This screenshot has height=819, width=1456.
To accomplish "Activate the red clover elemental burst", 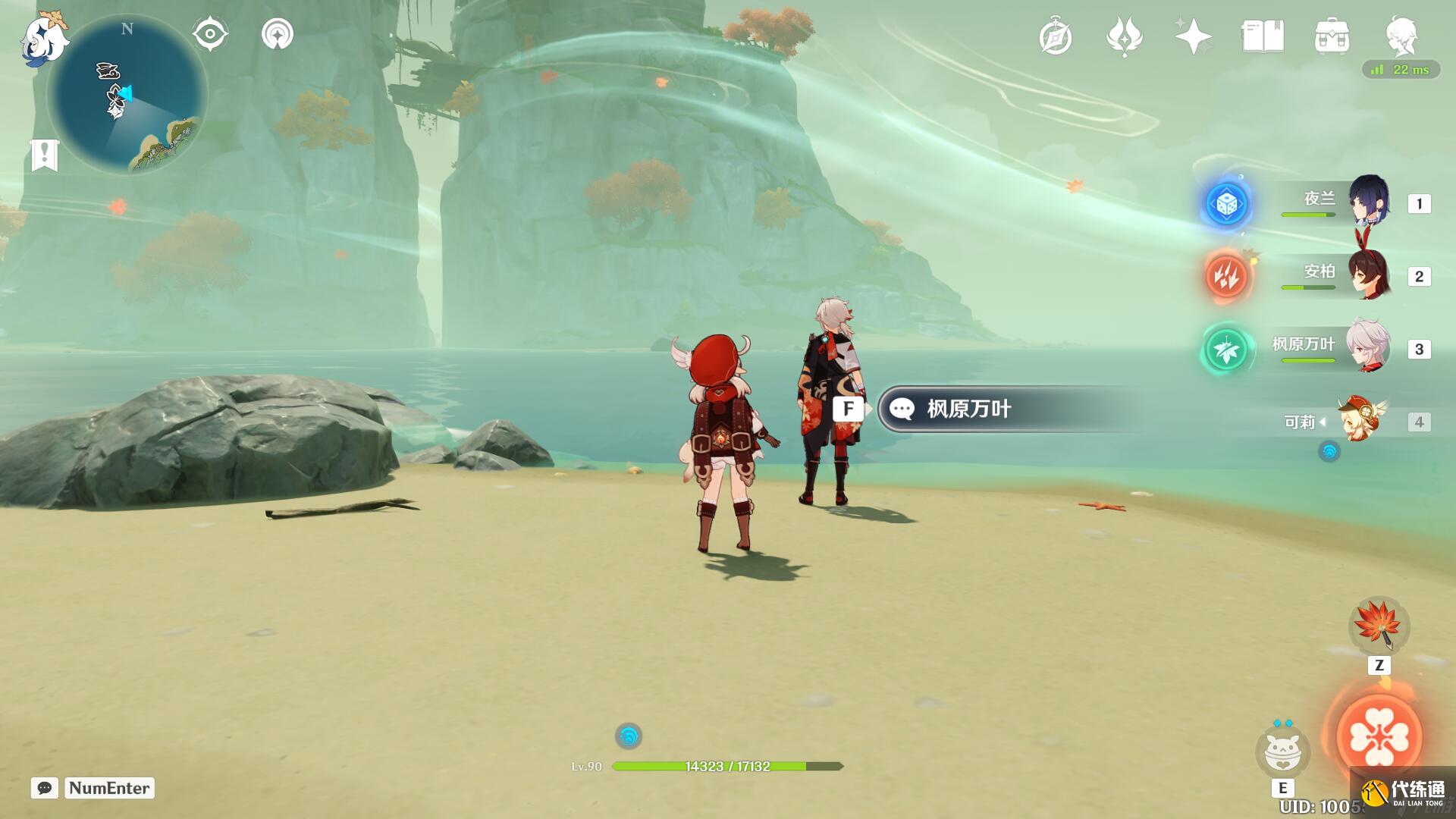I will [1379, 736].
